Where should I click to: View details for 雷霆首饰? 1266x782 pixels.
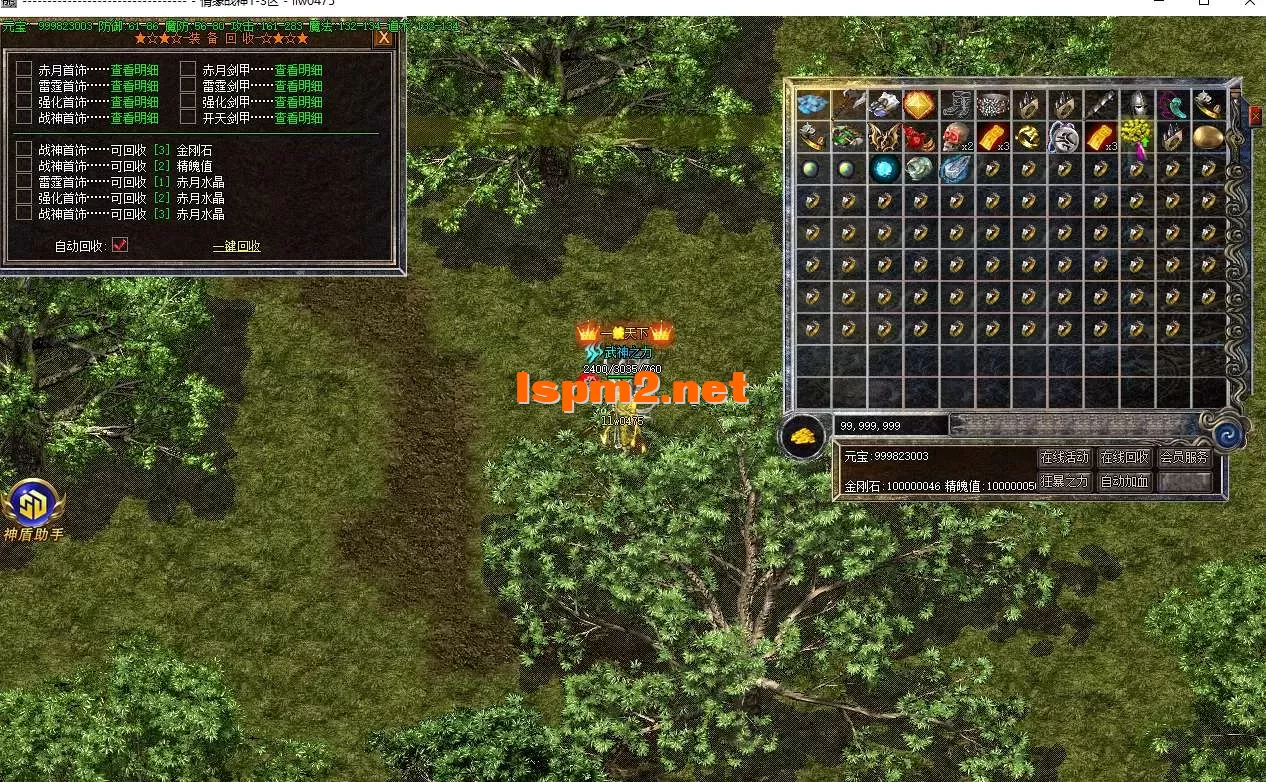click(x=134, y=86)
